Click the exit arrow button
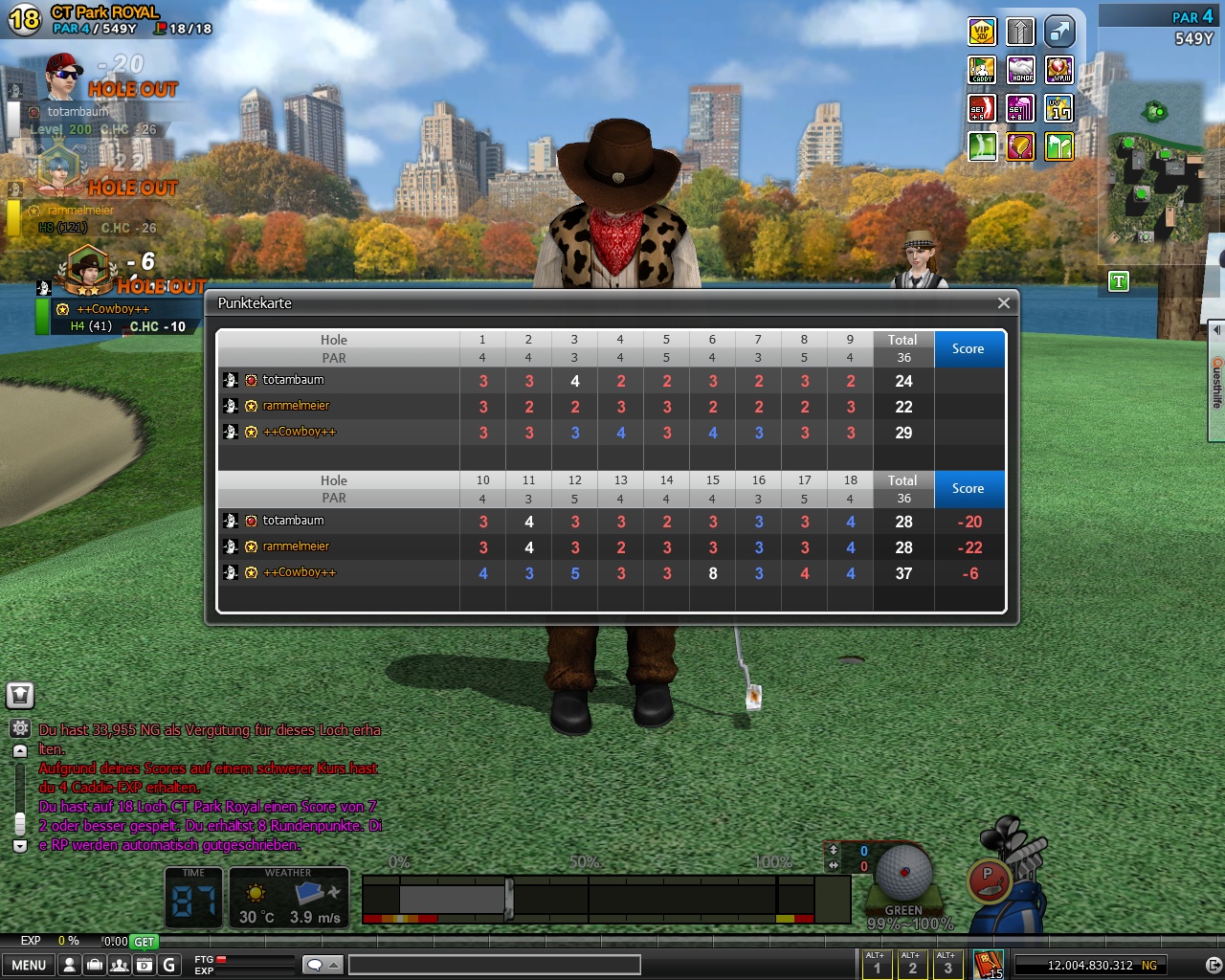 pos(1213,965)
